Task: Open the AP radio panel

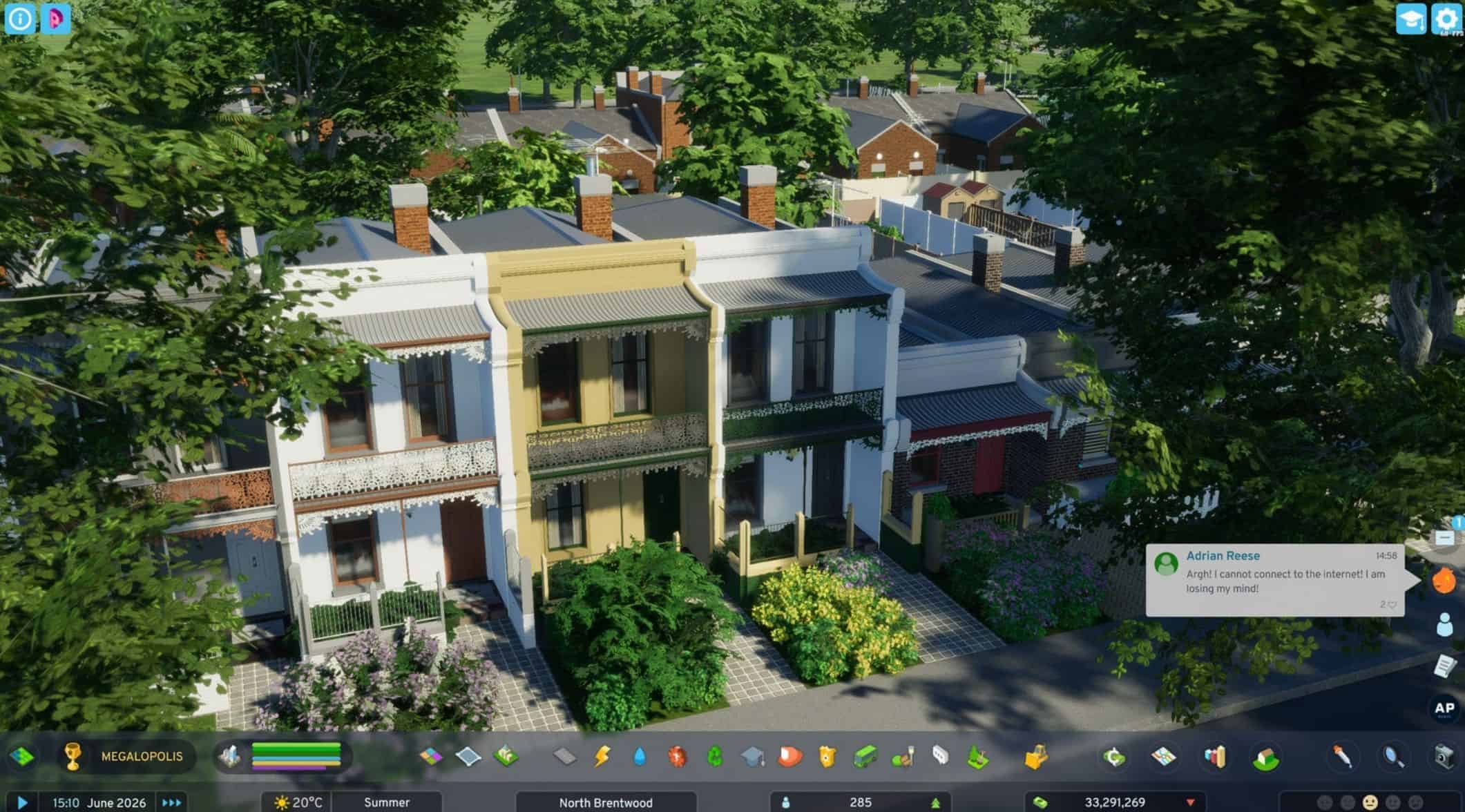Action: pyautogui.click(x=1444, y=708)
